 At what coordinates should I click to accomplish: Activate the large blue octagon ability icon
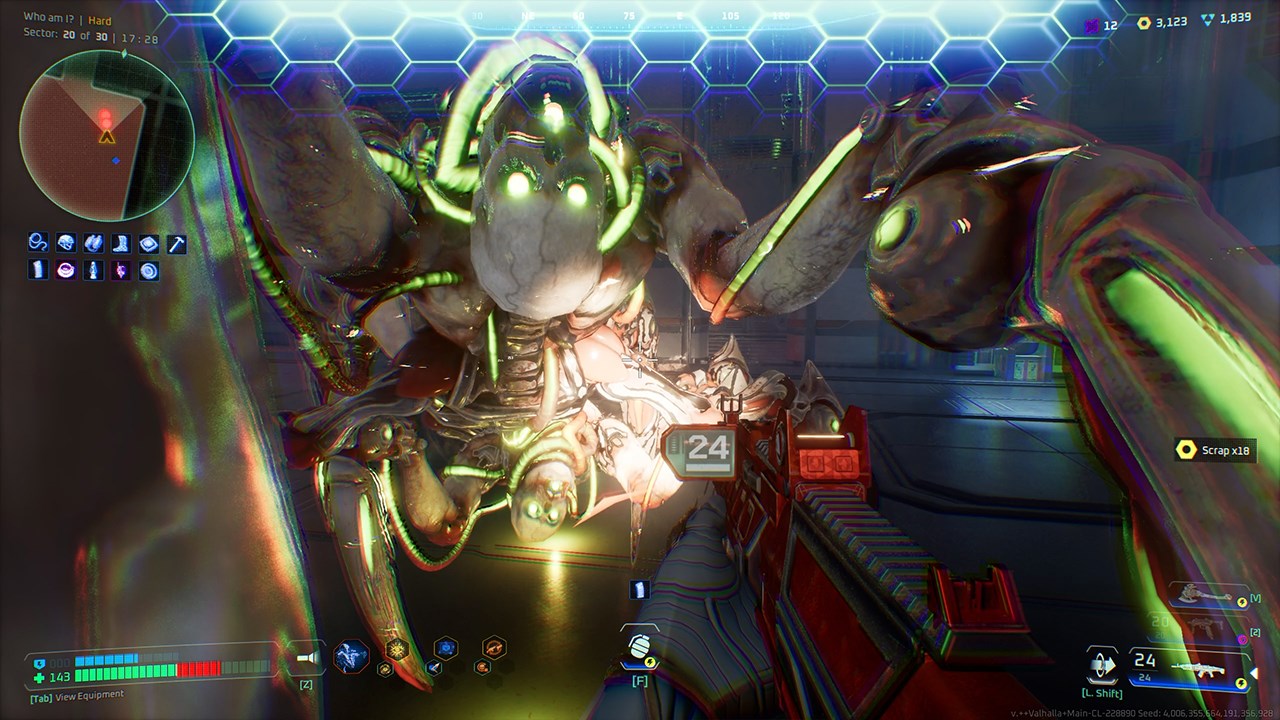tap(351, 656)
